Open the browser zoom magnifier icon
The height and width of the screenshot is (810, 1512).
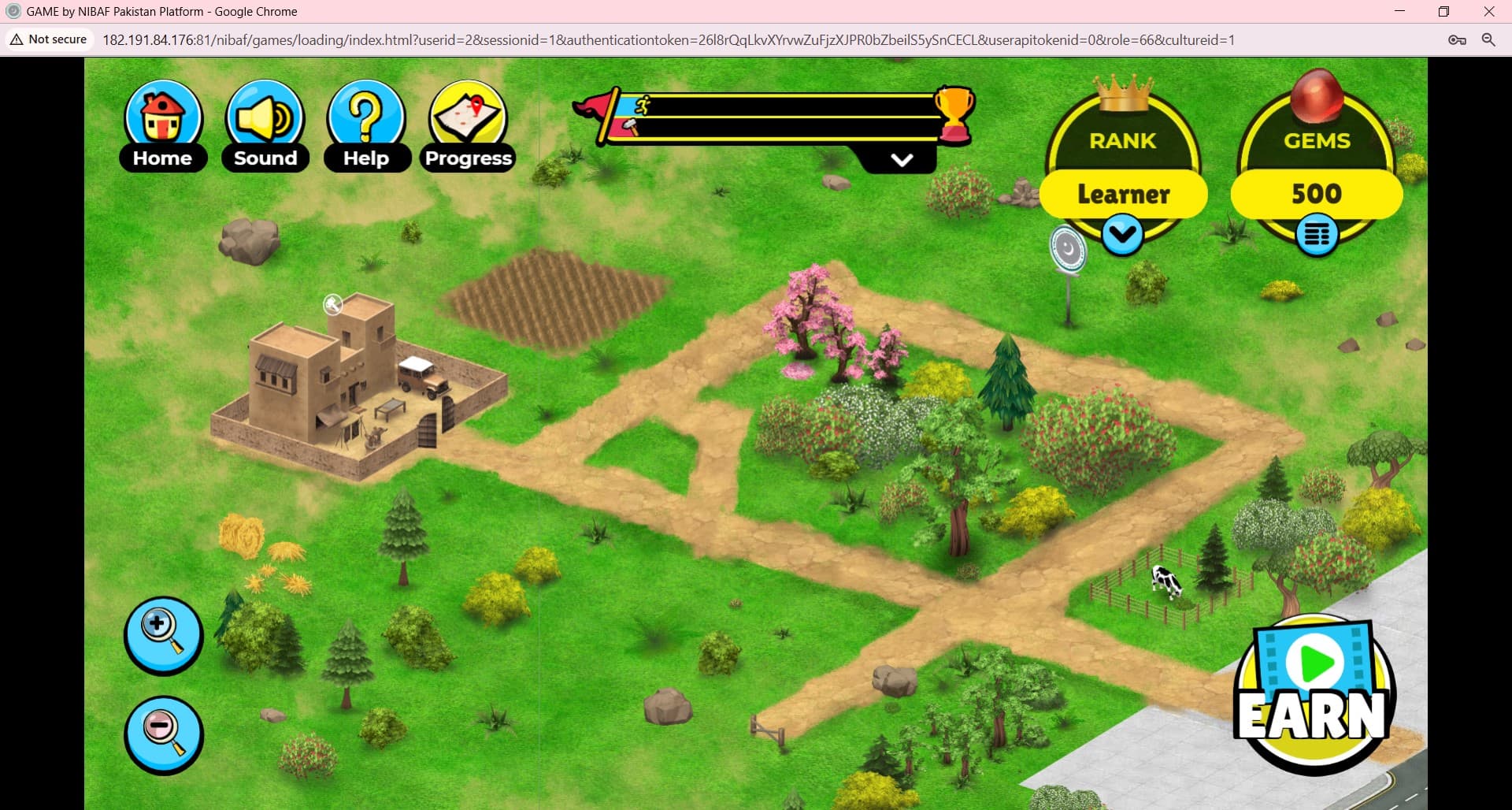[x=1488, y=40]
